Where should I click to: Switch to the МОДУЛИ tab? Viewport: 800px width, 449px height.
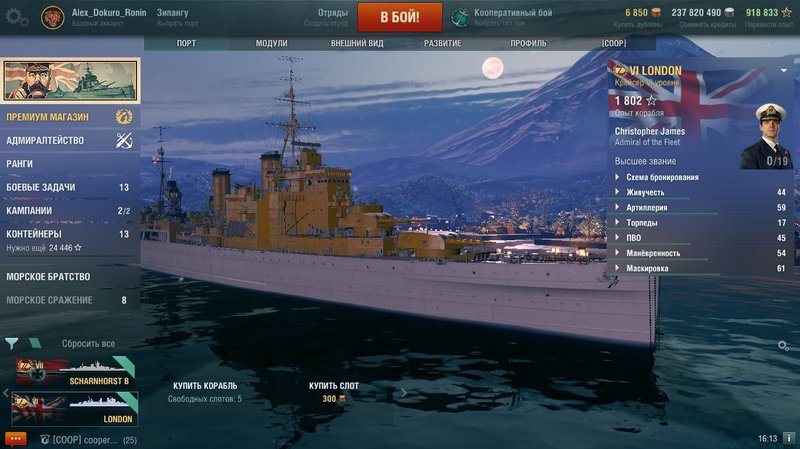point(271,44)
